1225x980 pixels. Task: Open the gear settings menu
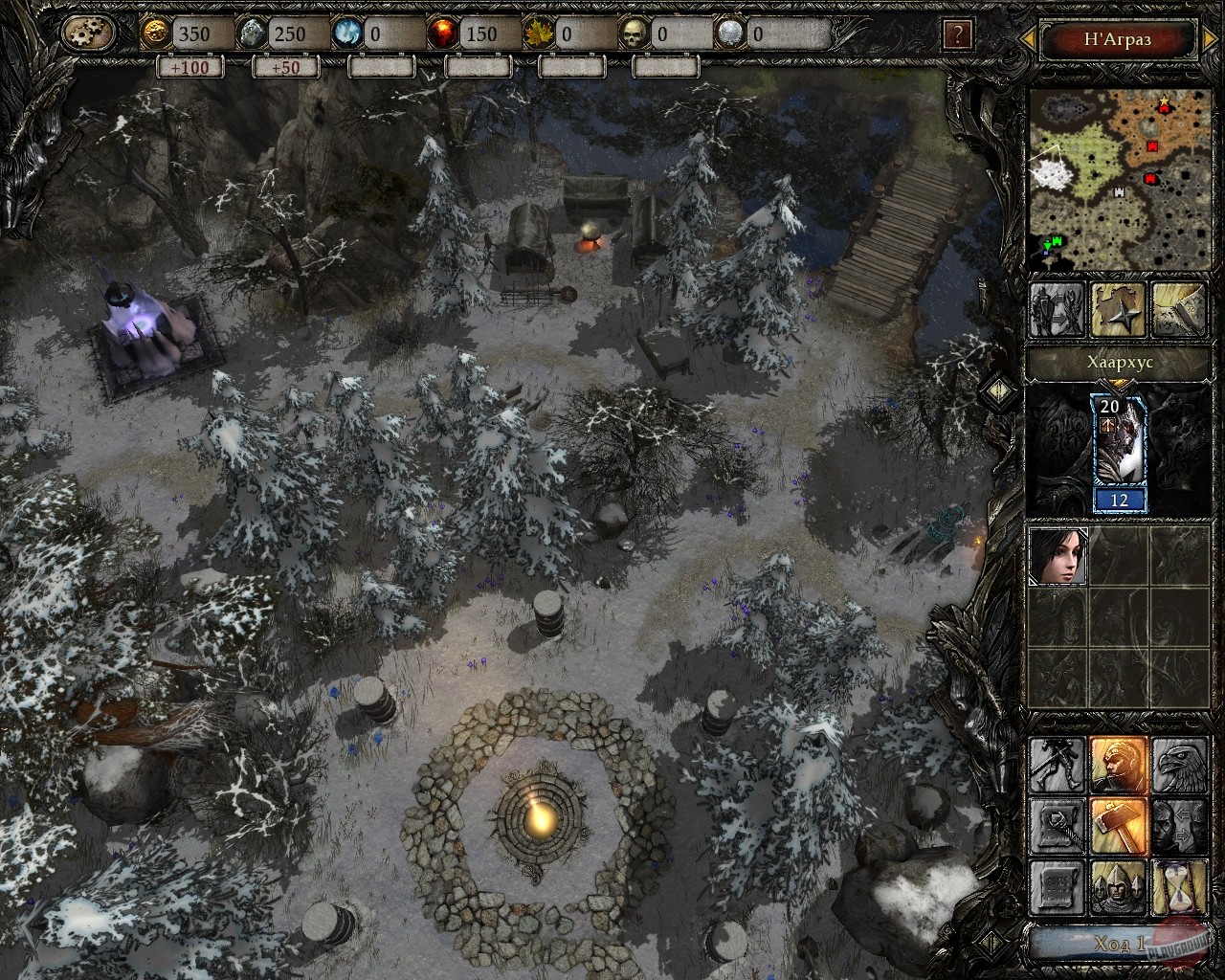click(88, 34)
